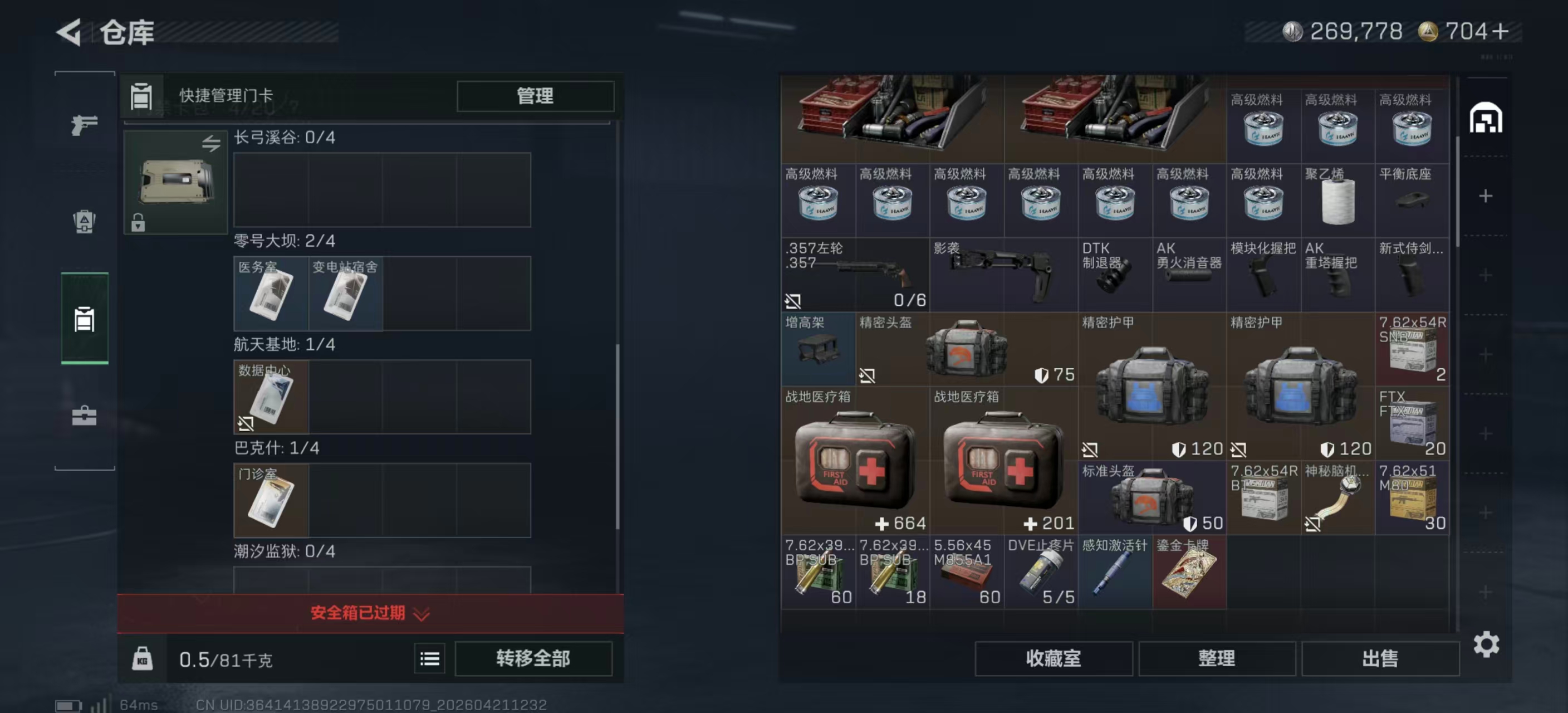This screenshot has width=1568, height=713.
Task: Select the 医务室 keycard
Action: click(271, 294)
